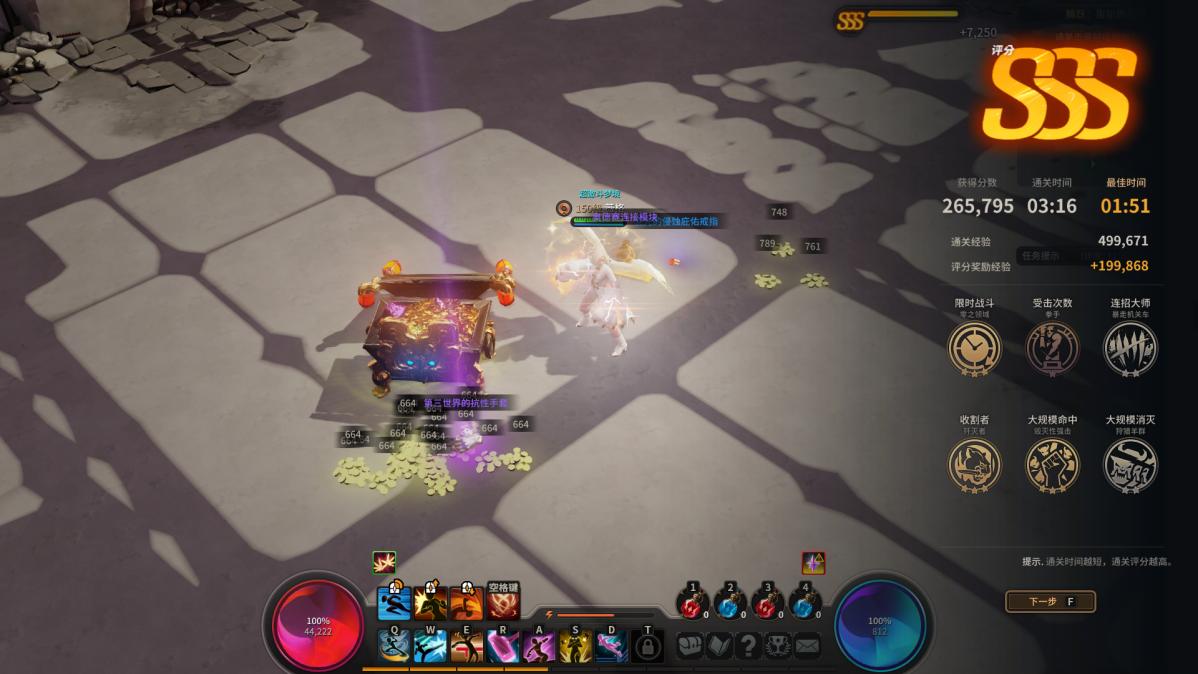This screenshot has width=1198, height=674.
Task: Select the 大规模命中 raised-fist medal
Action: (1052, 465)
